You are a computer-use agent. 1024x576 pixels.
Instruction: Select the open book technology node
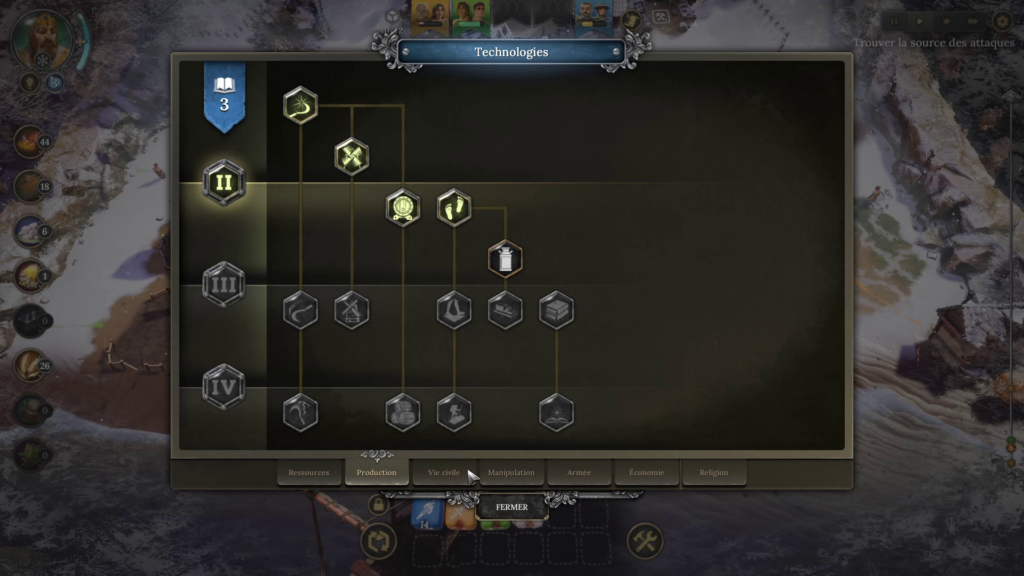pos(556,413)
